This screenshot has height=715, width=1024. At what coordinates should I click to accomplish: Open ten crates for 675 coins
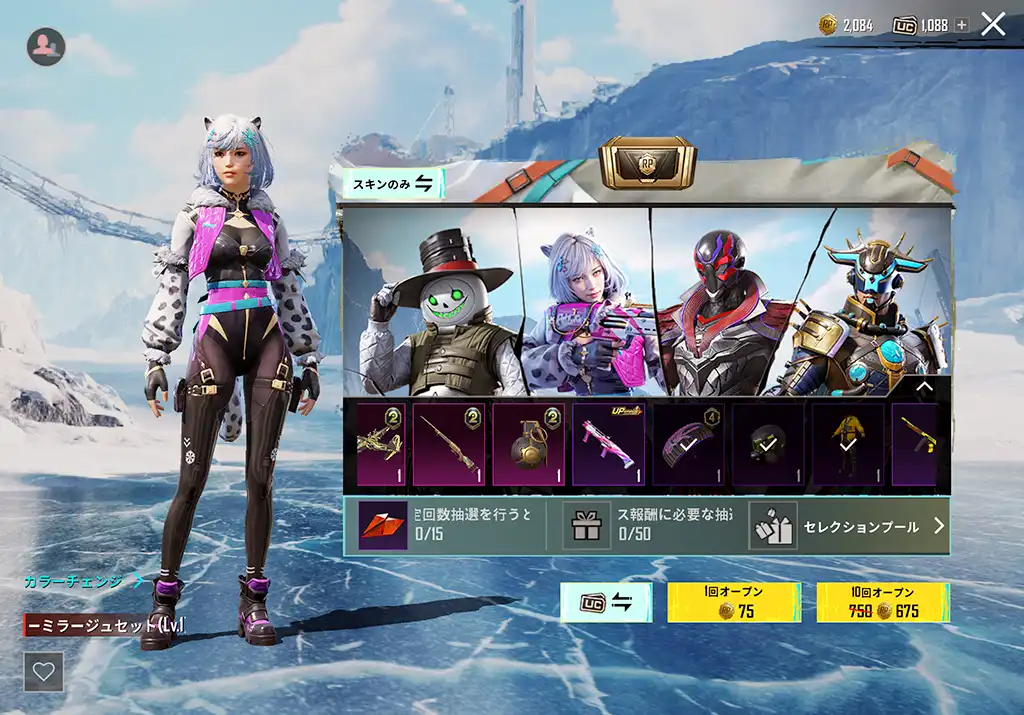[883, 602]
